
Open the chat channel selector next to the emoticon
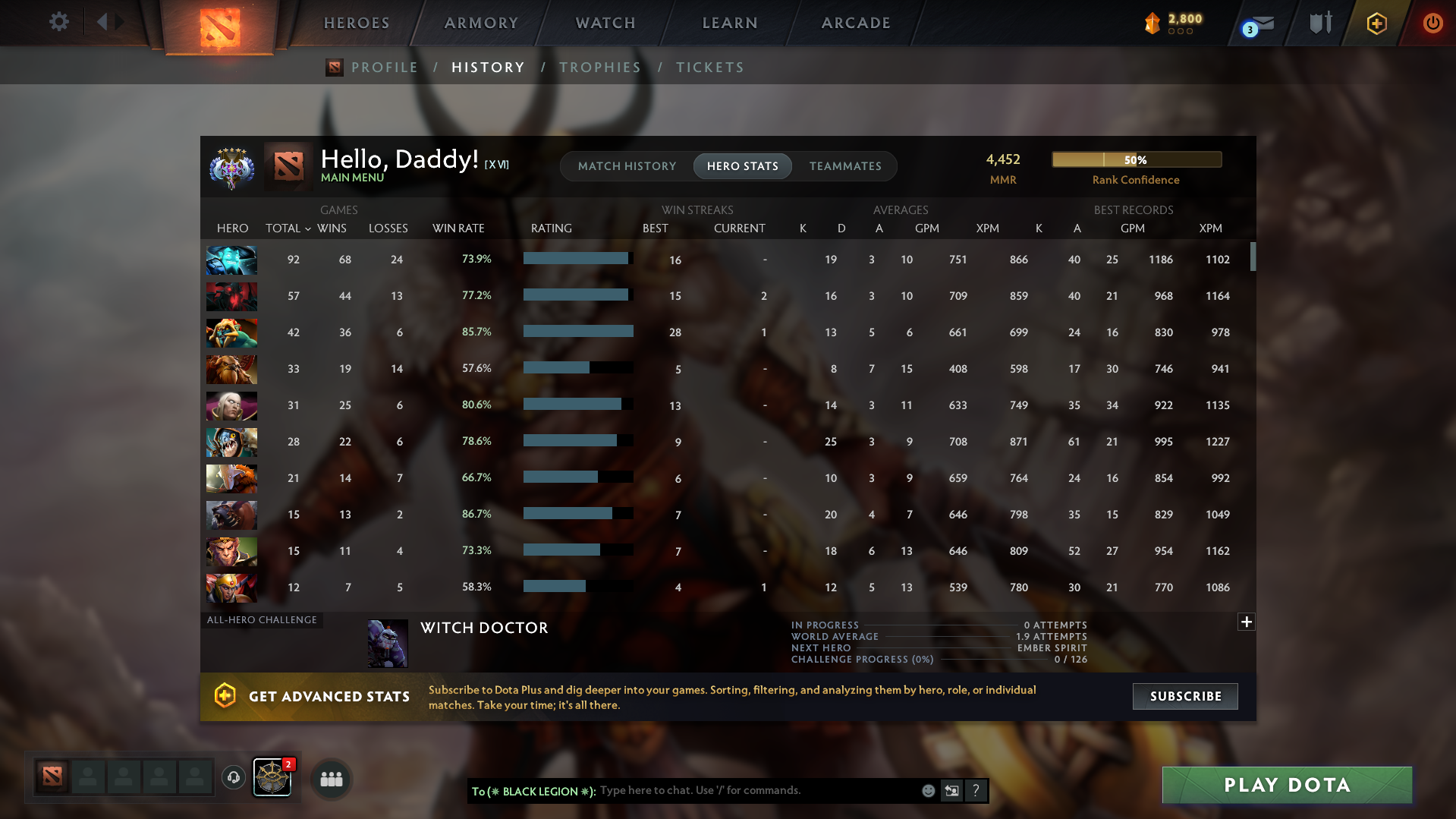click(951, 790)
